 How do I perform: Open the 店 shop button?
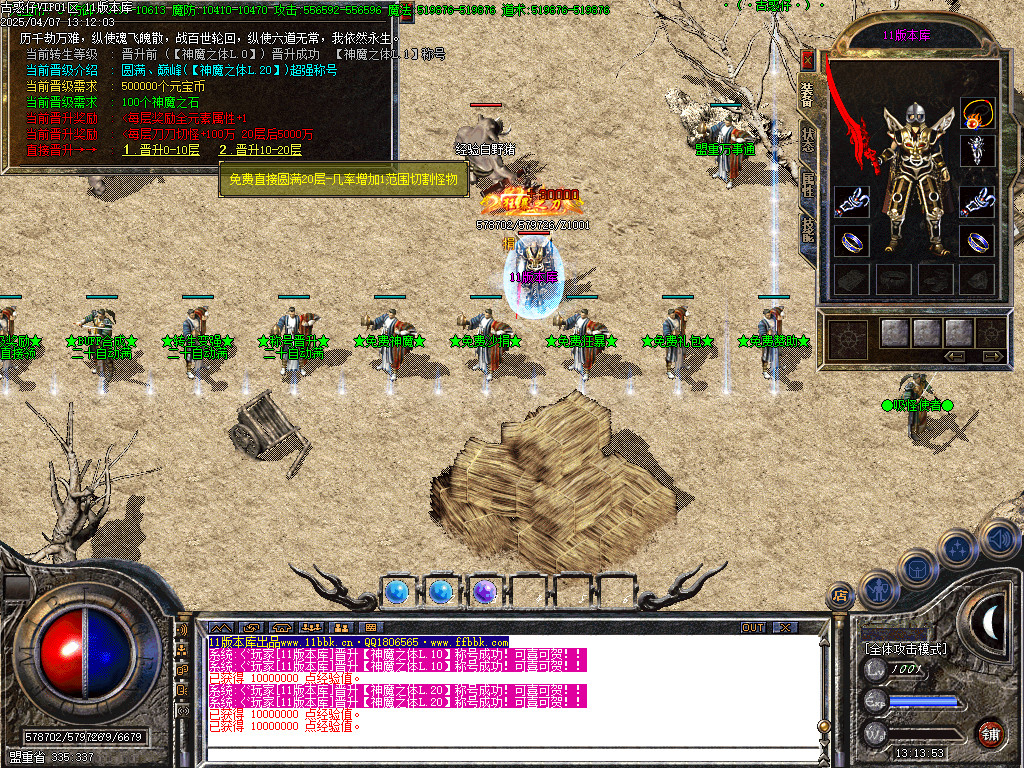click(x=840, y=596)
